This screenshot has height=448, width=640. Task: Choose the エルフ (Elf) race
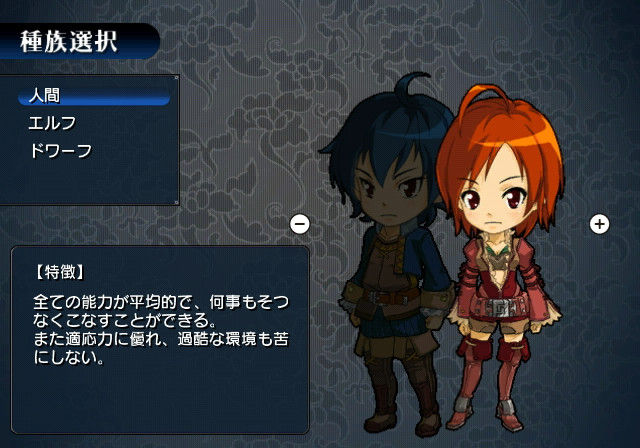coord(53,123)
